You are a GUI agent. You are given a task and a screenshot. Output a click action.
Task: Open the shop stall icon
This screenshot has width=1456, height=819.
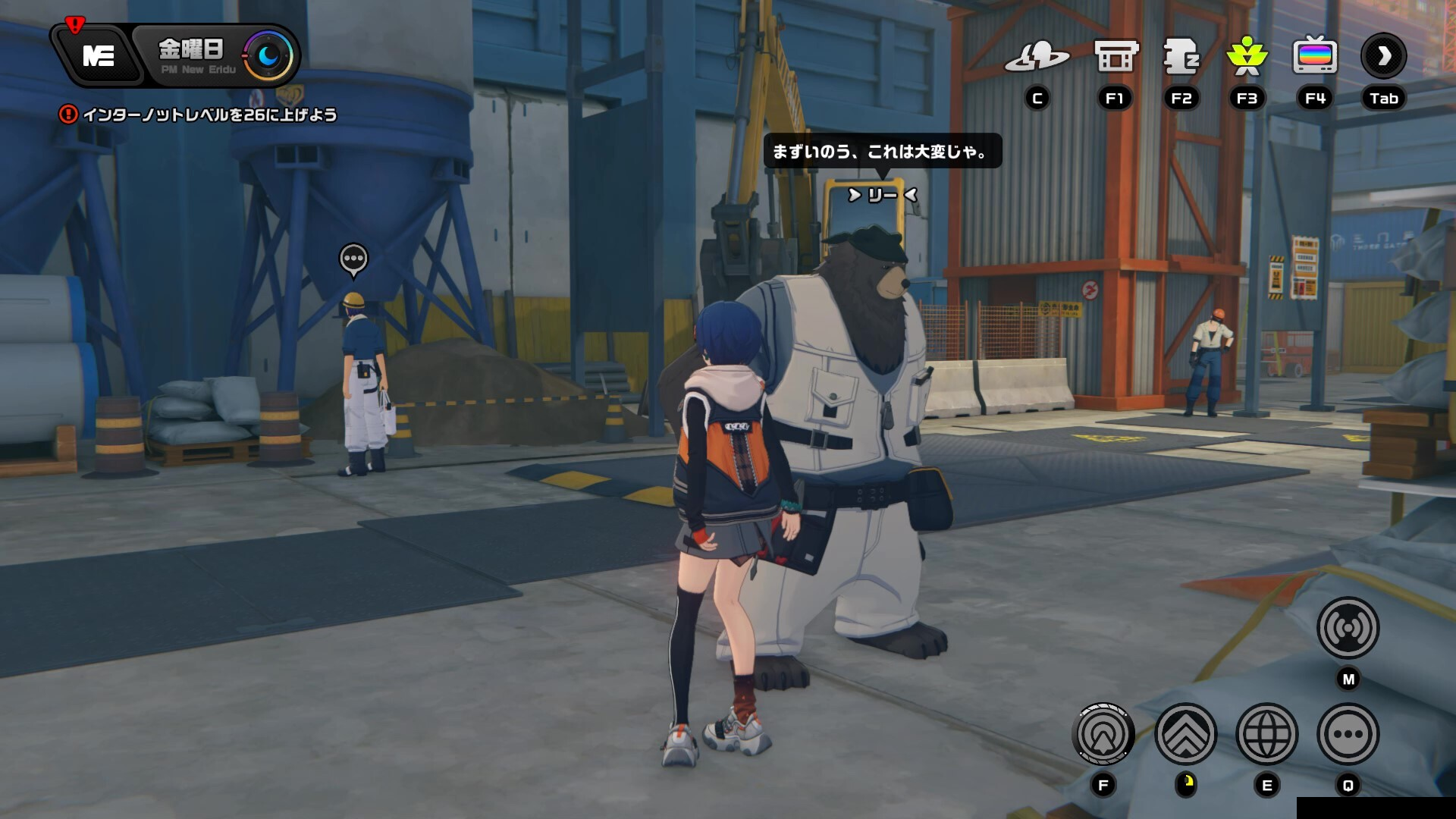point(1116,56)
